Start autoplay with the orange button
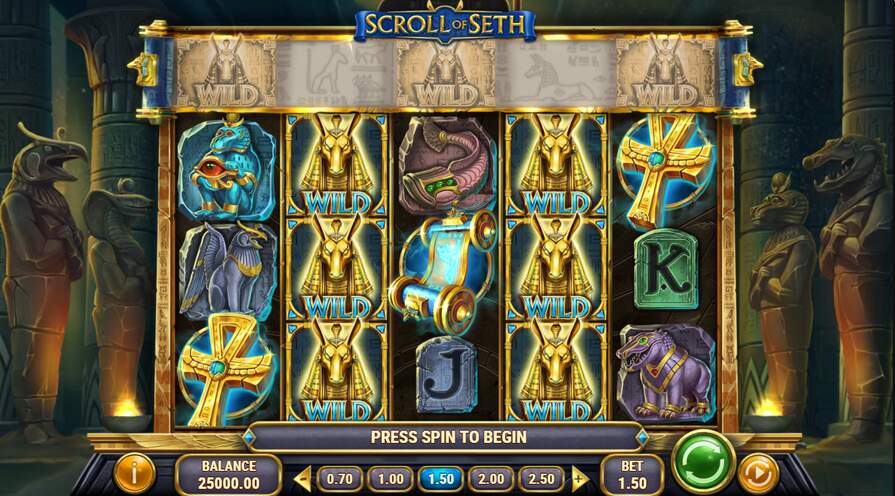Viewport: 895px width, 496px height. (759, 471)
